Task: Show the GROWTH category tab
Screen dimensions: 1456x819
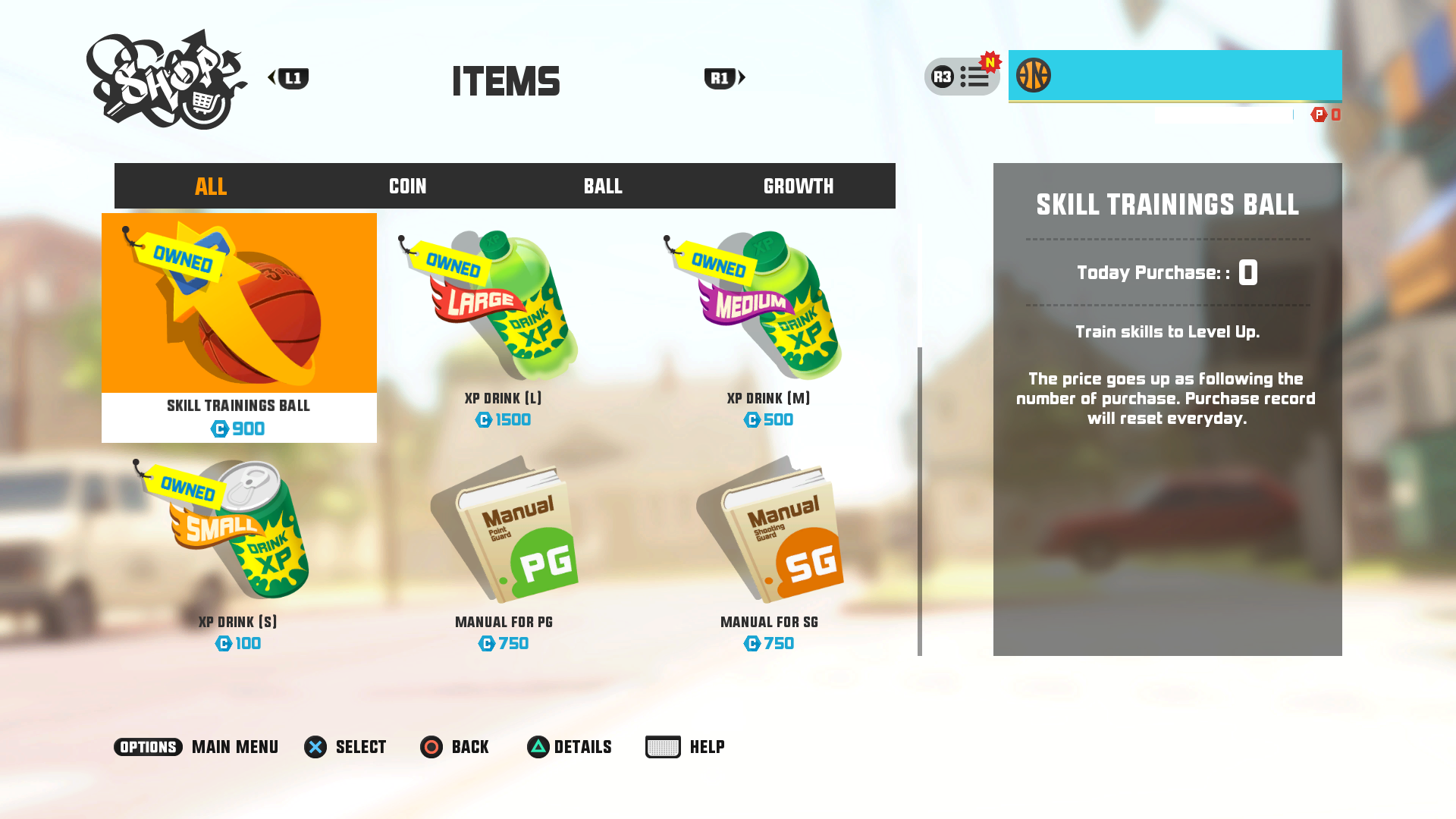Action: (x=798, y=186)
